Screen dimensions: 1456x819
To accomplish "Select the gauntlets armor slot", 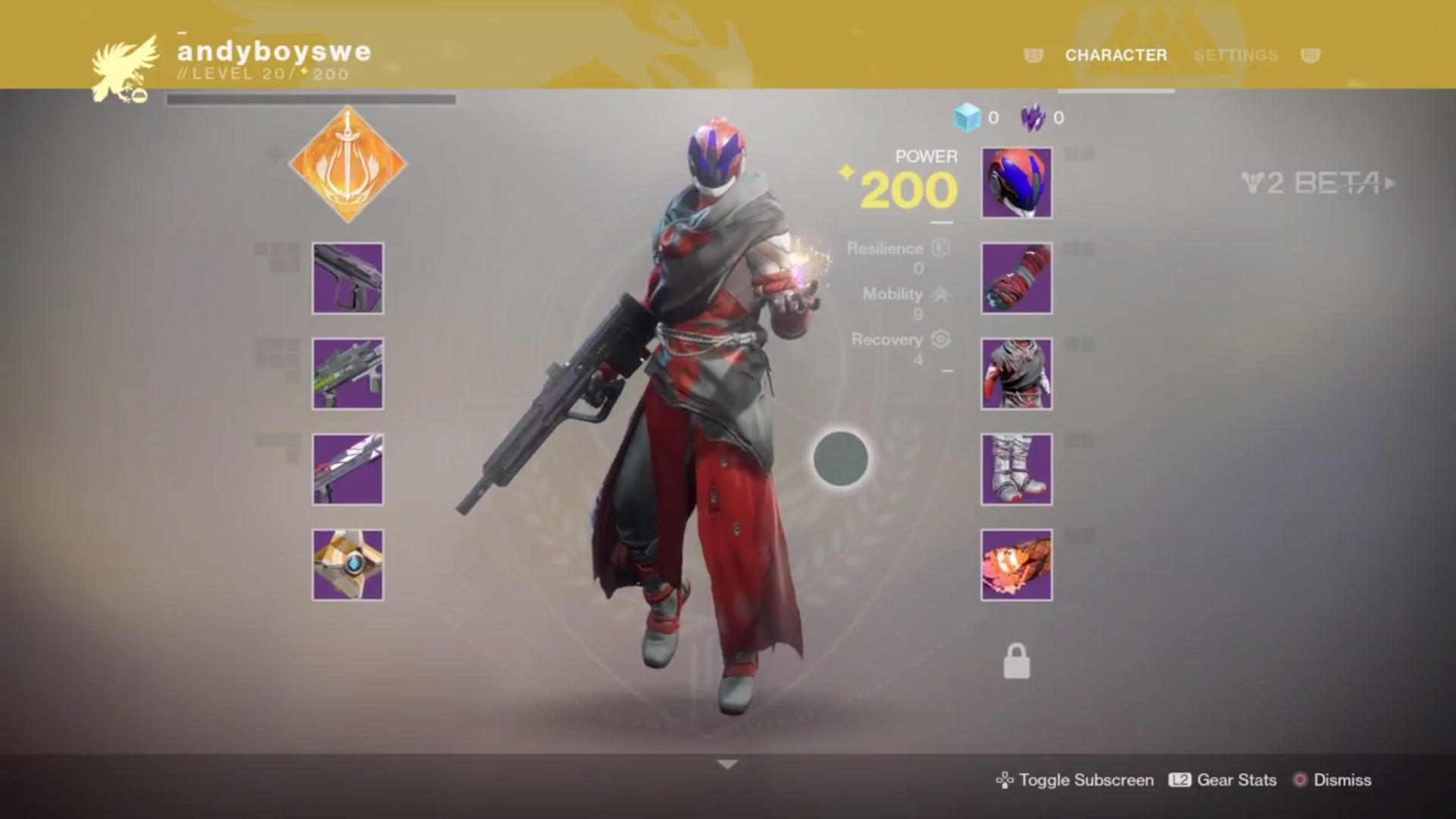I will point(1015,278).
